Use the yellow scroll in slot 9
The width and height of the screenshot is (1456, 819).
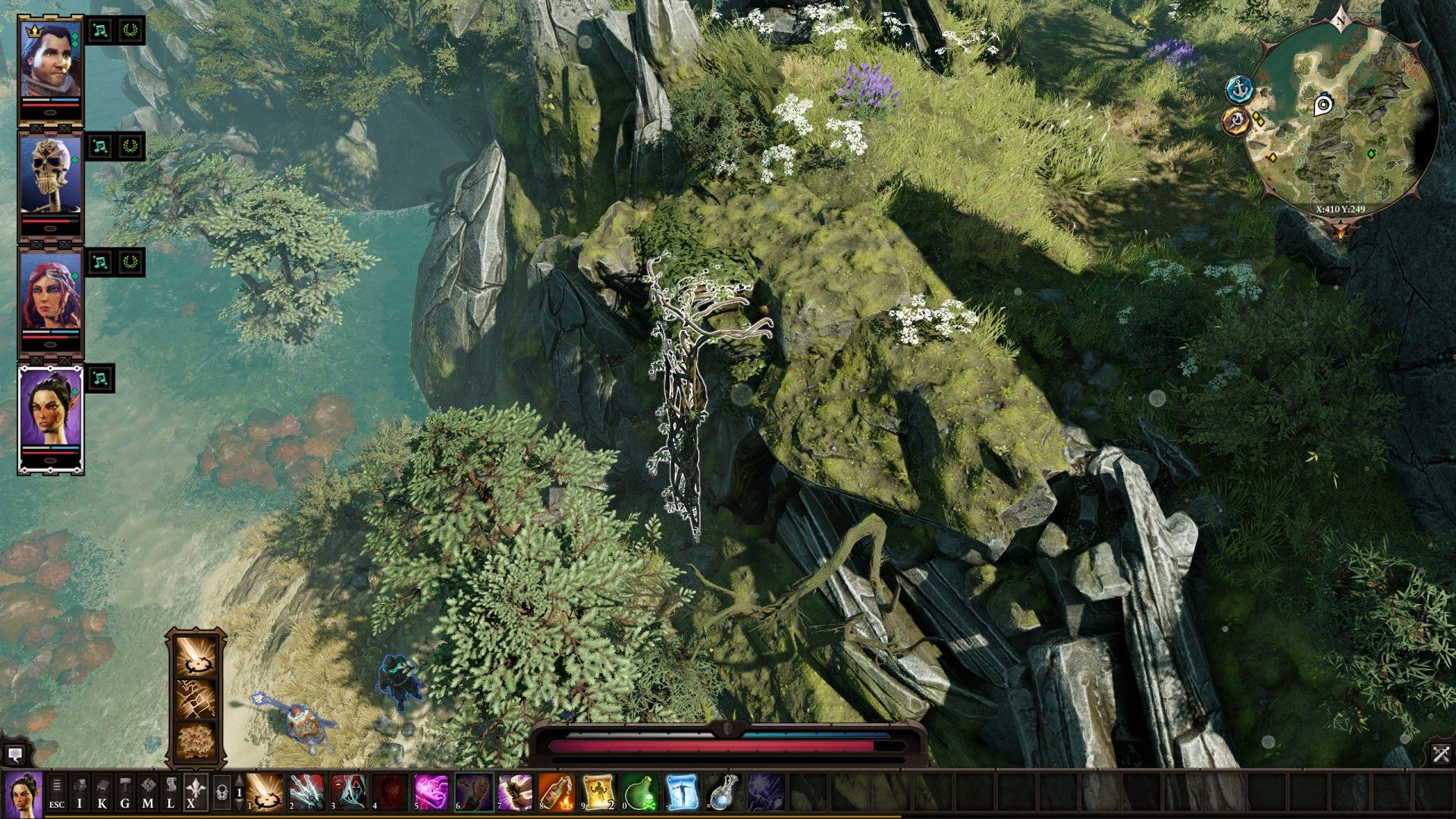[x=598, y=793]
